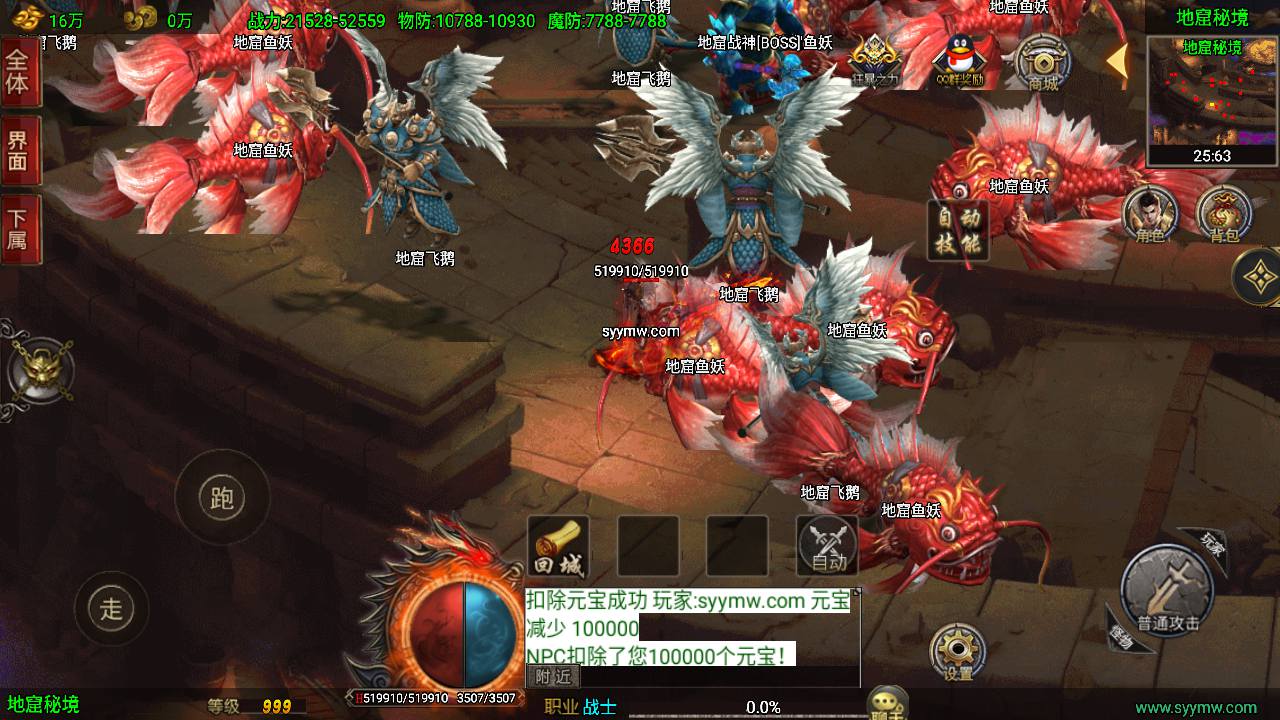The height and width of the screenshot is (720, 1280).
Task: Toggle the 自动 auto-combat button
Action: pos(828,547)
